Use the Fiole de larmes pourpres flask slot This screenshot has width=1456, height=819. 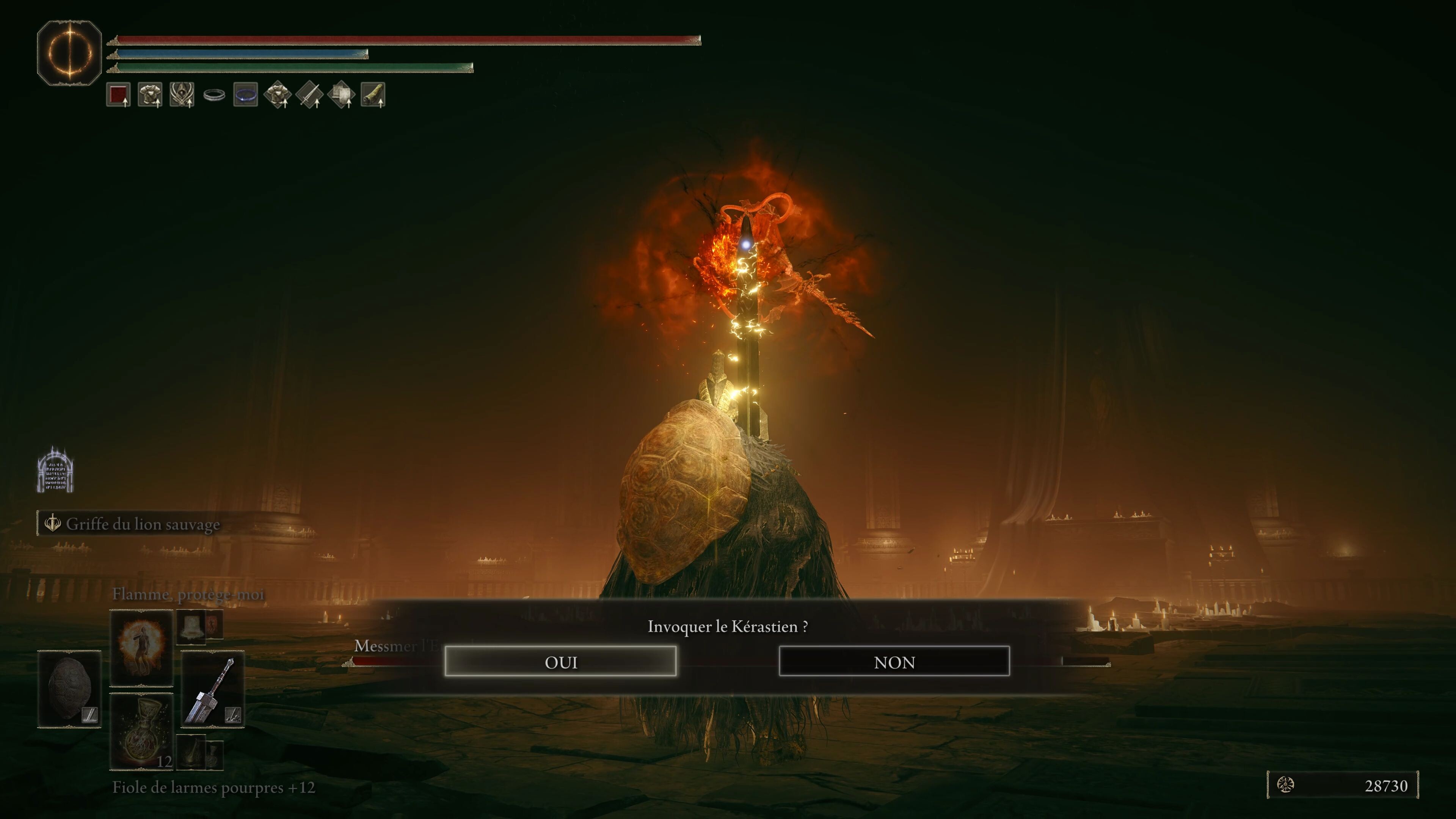[x=141, y=731]
